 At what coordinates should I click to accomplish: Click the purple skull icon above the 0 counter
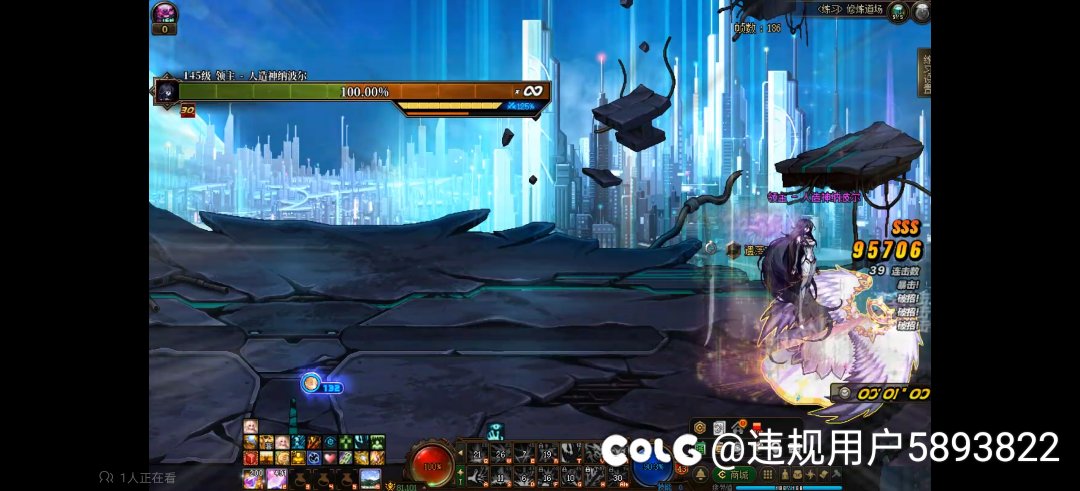tap(163, 12)
